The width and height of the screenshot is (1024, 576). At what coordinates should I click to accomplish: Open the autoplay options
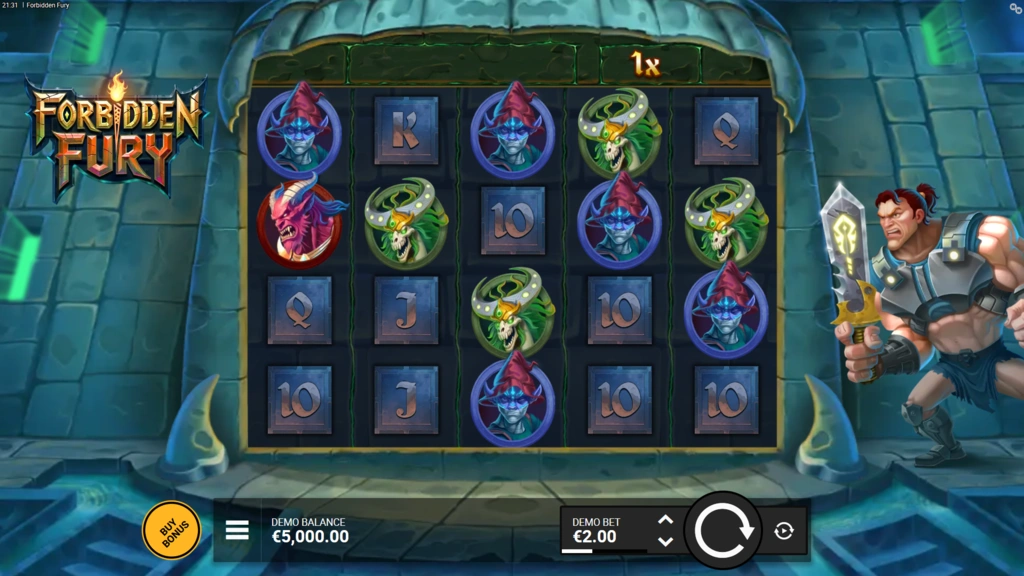pos(784,531)
